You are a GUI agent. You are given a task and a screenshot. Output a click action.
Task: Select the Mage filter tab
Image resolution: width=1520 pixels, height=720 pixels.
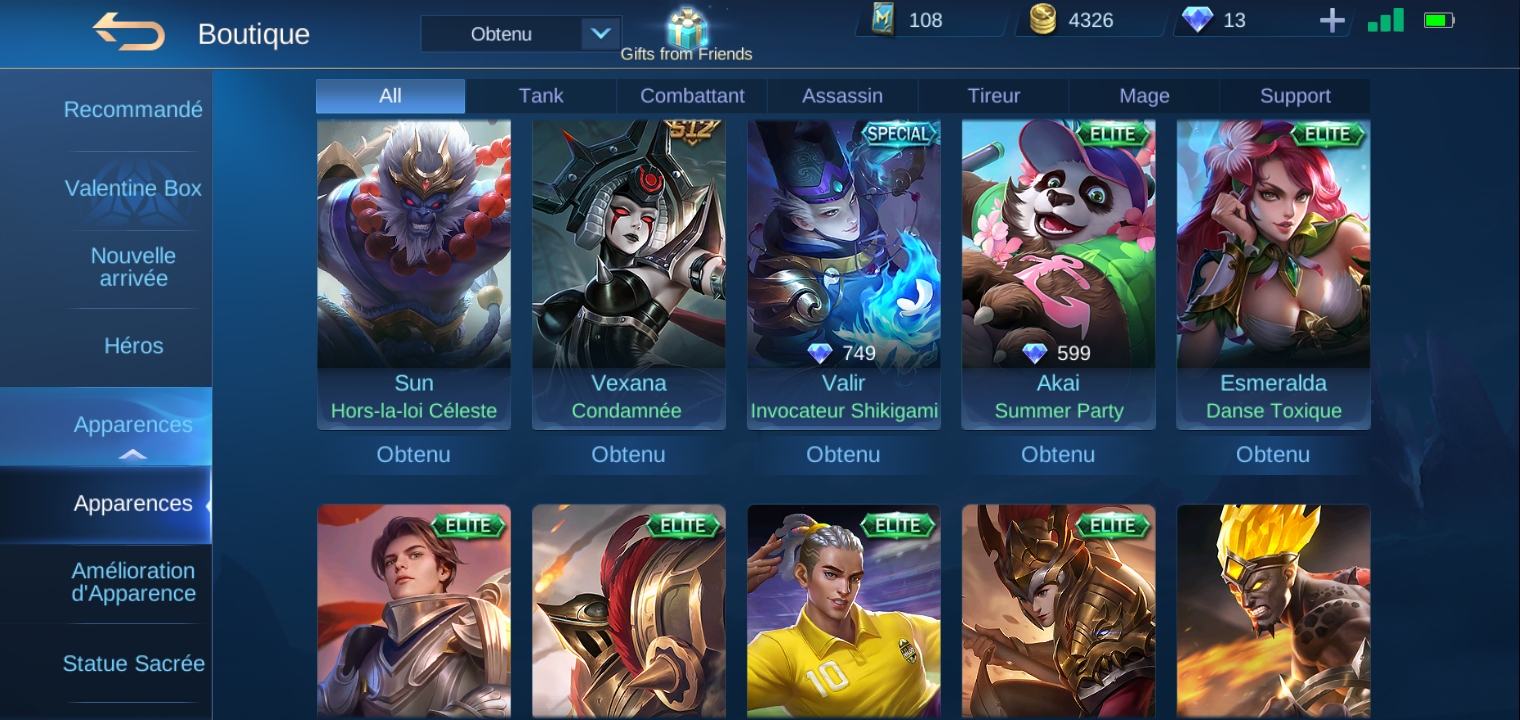click(x=1144, y=96)
